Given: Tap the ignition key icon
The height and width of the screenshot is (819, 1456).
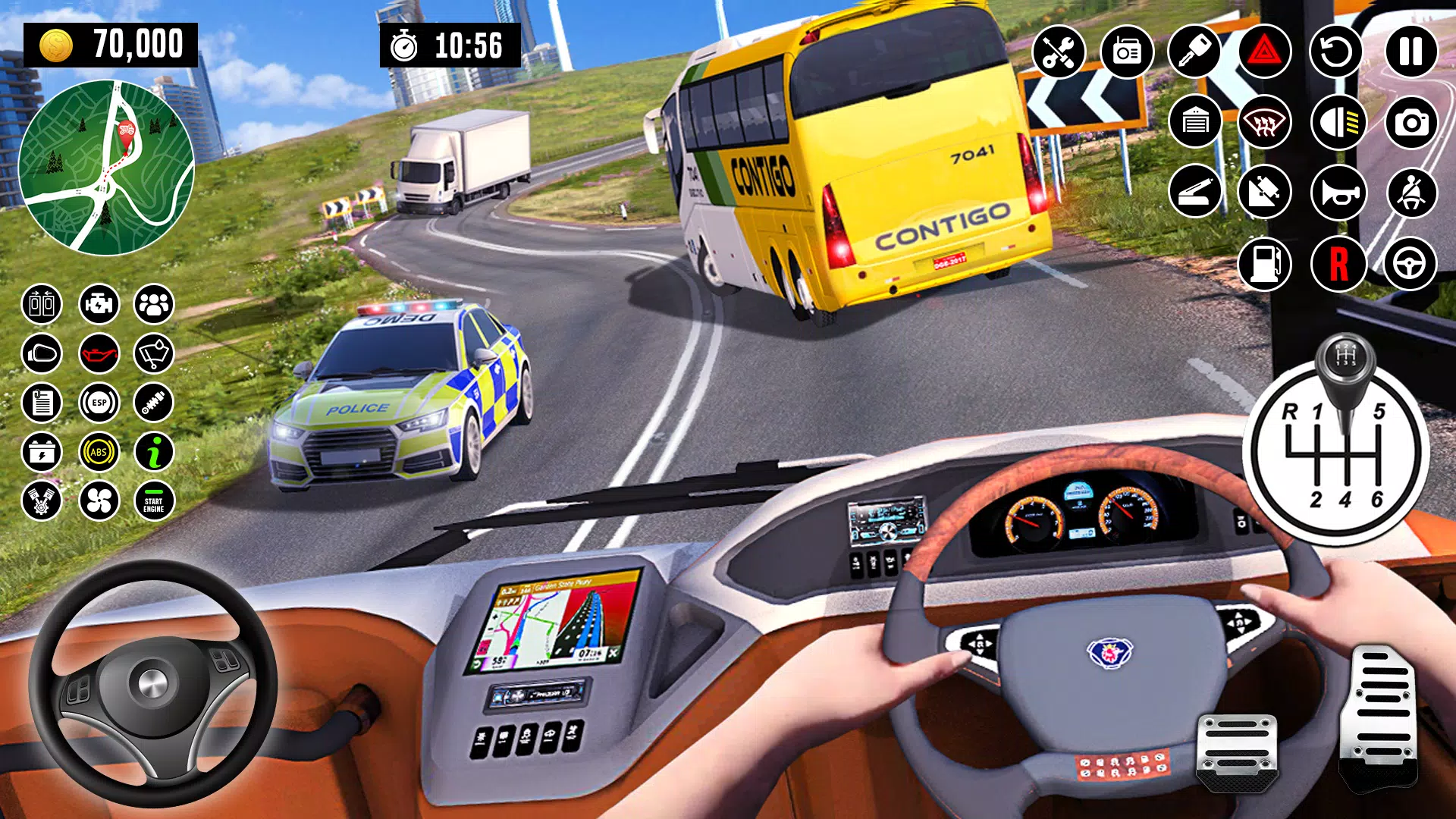Looking at the screenshot, I should [1194, 52].
